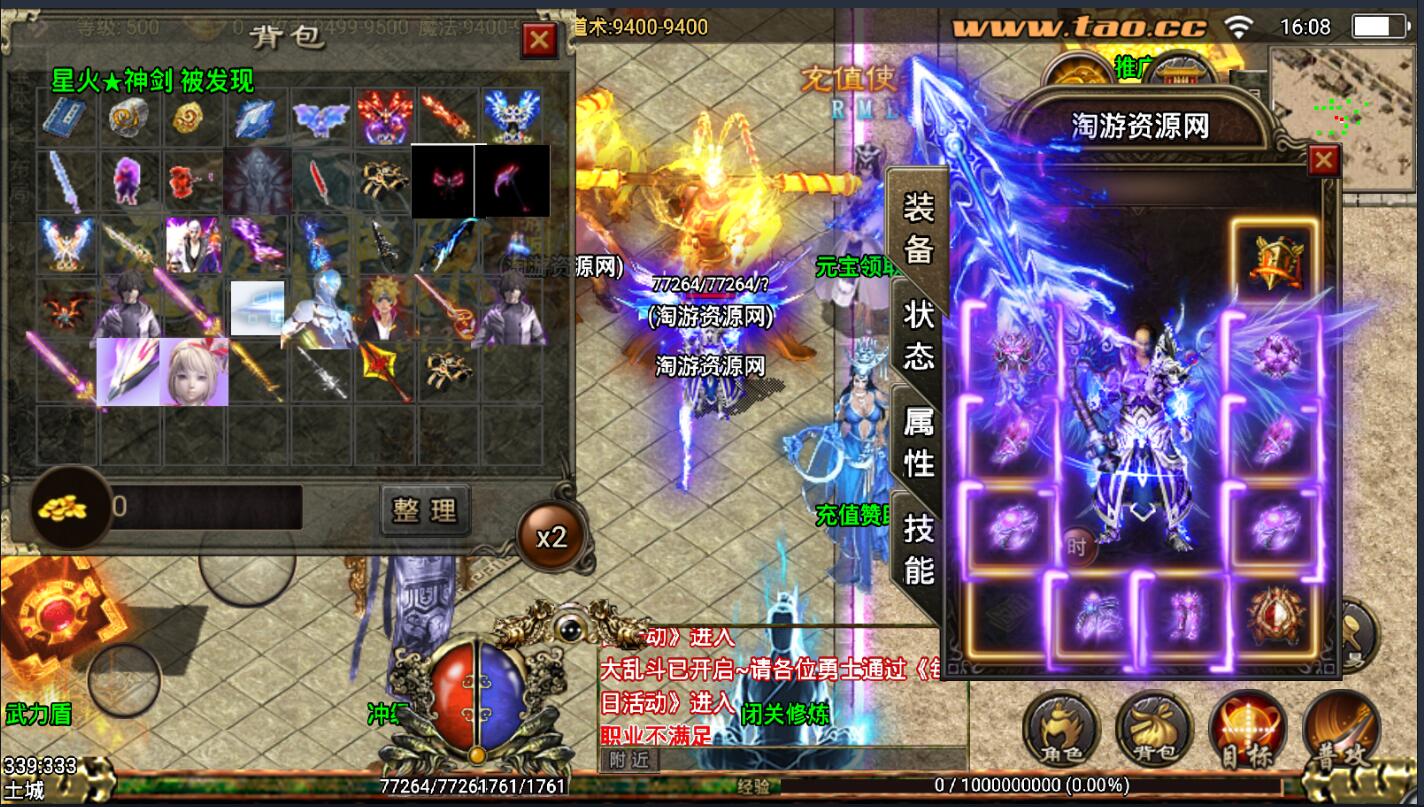Close the 背包 inventory window
This screenshot has width=1424, height=807.
[539, 40]
